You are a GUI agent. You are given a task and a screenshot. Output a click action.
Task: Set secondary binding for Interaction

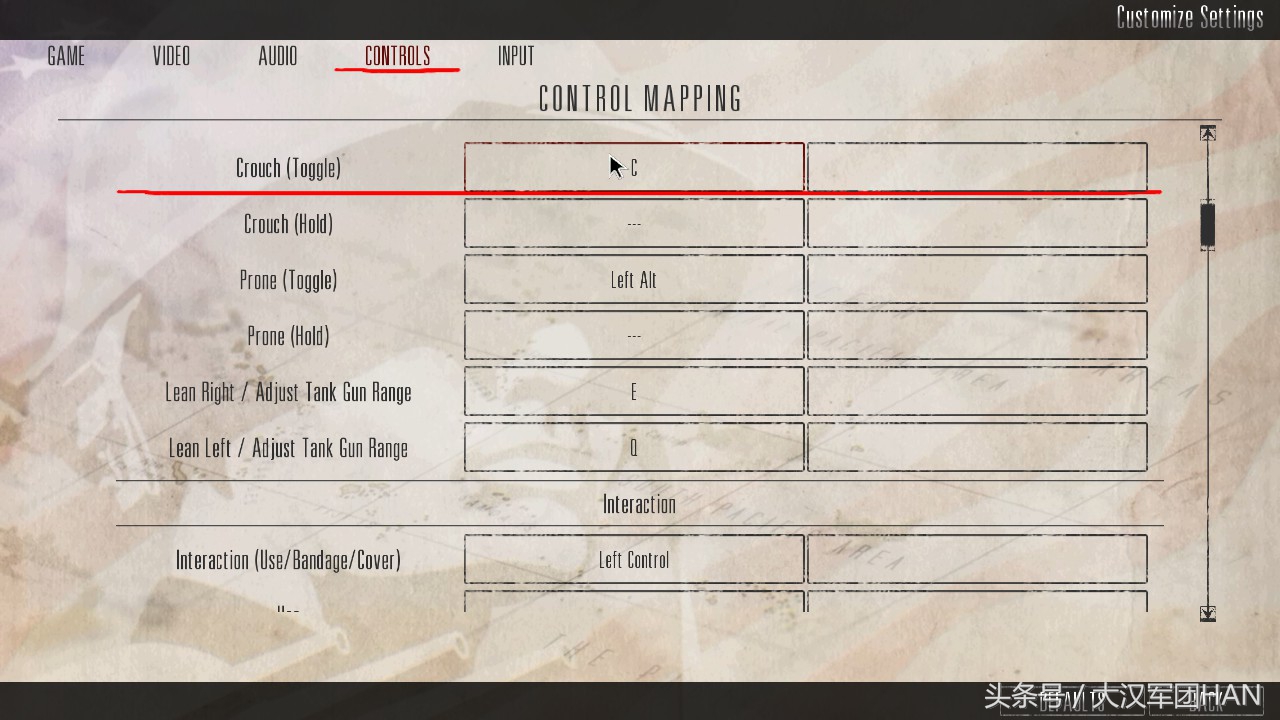(977, 560)
